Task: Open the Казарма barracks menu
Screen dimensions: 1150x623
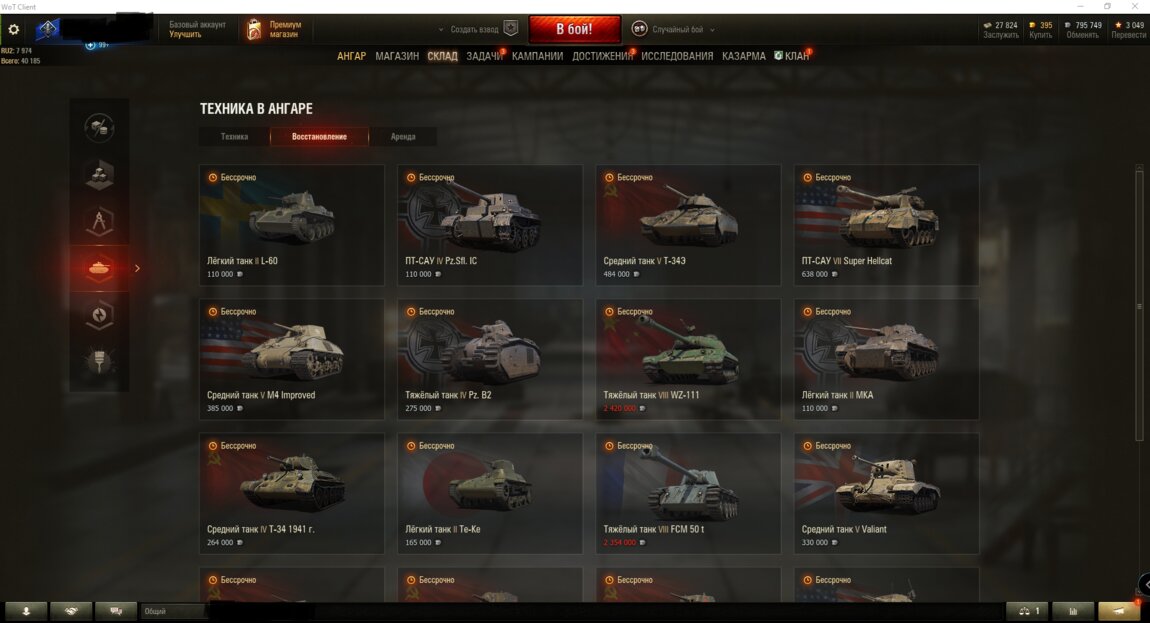Action: pos(744,56)
